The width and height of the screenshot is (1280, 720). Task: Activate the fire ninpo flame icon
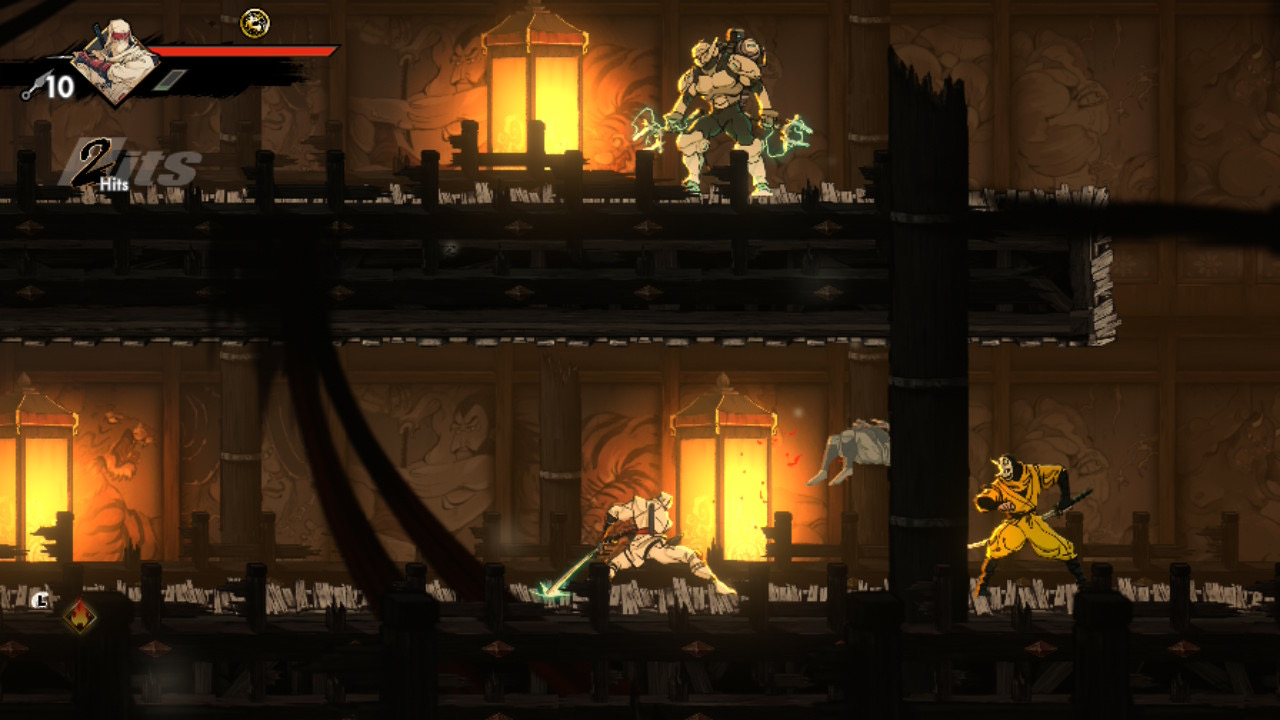click(x=79, y=616)
